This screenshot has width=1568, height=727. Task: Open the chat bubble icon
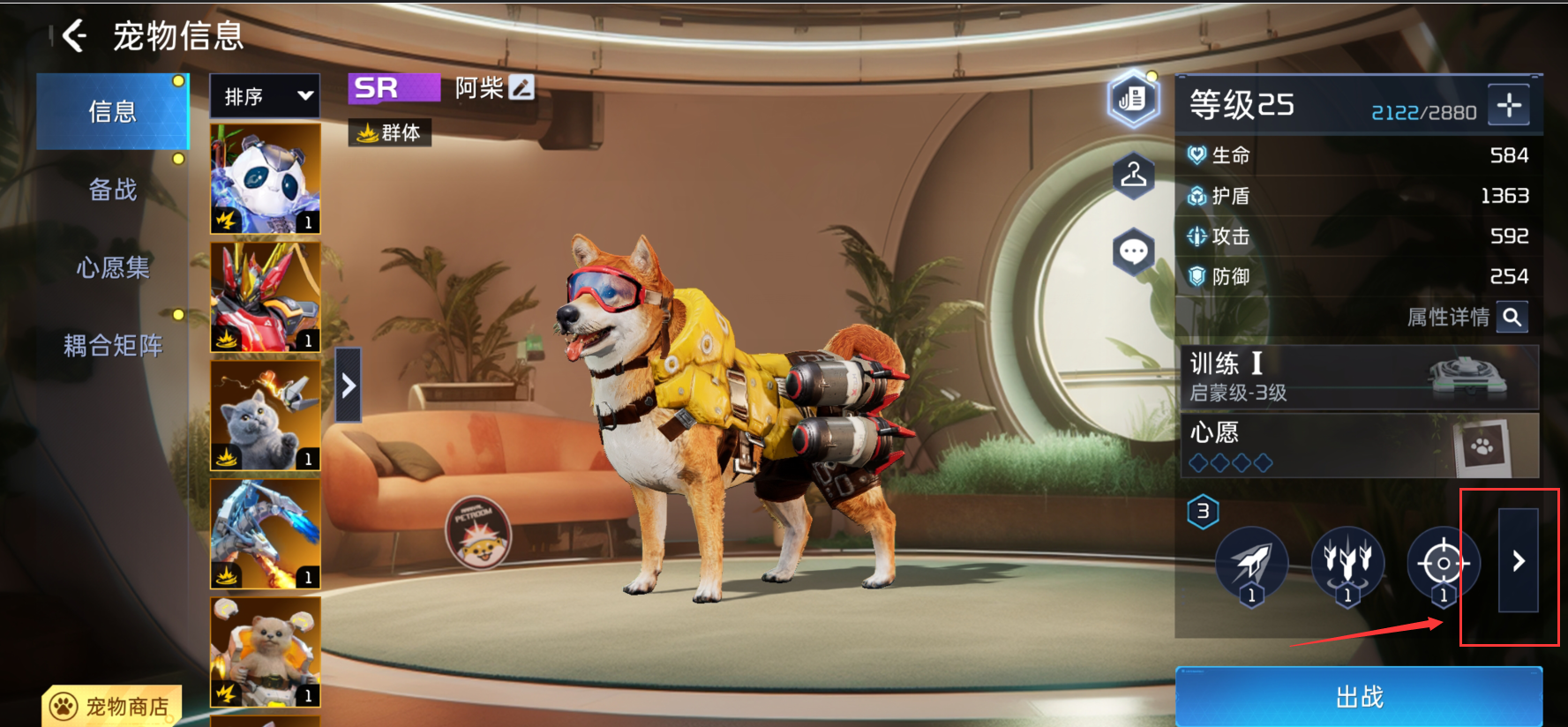(1134, 252)
